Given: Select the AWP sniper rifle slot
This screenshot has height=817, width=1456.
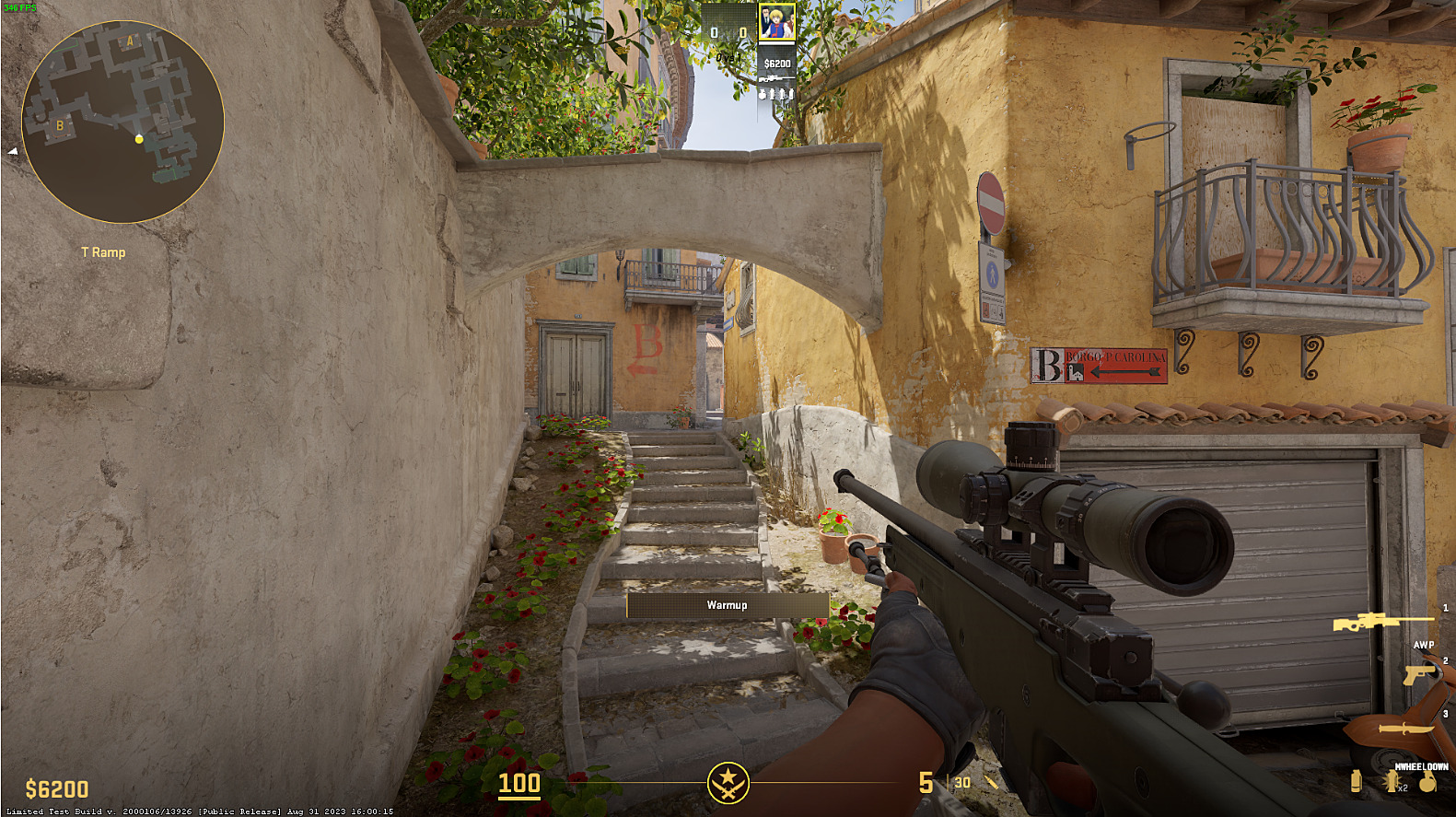Looking at the screenshot, I should click(1381, 623).
